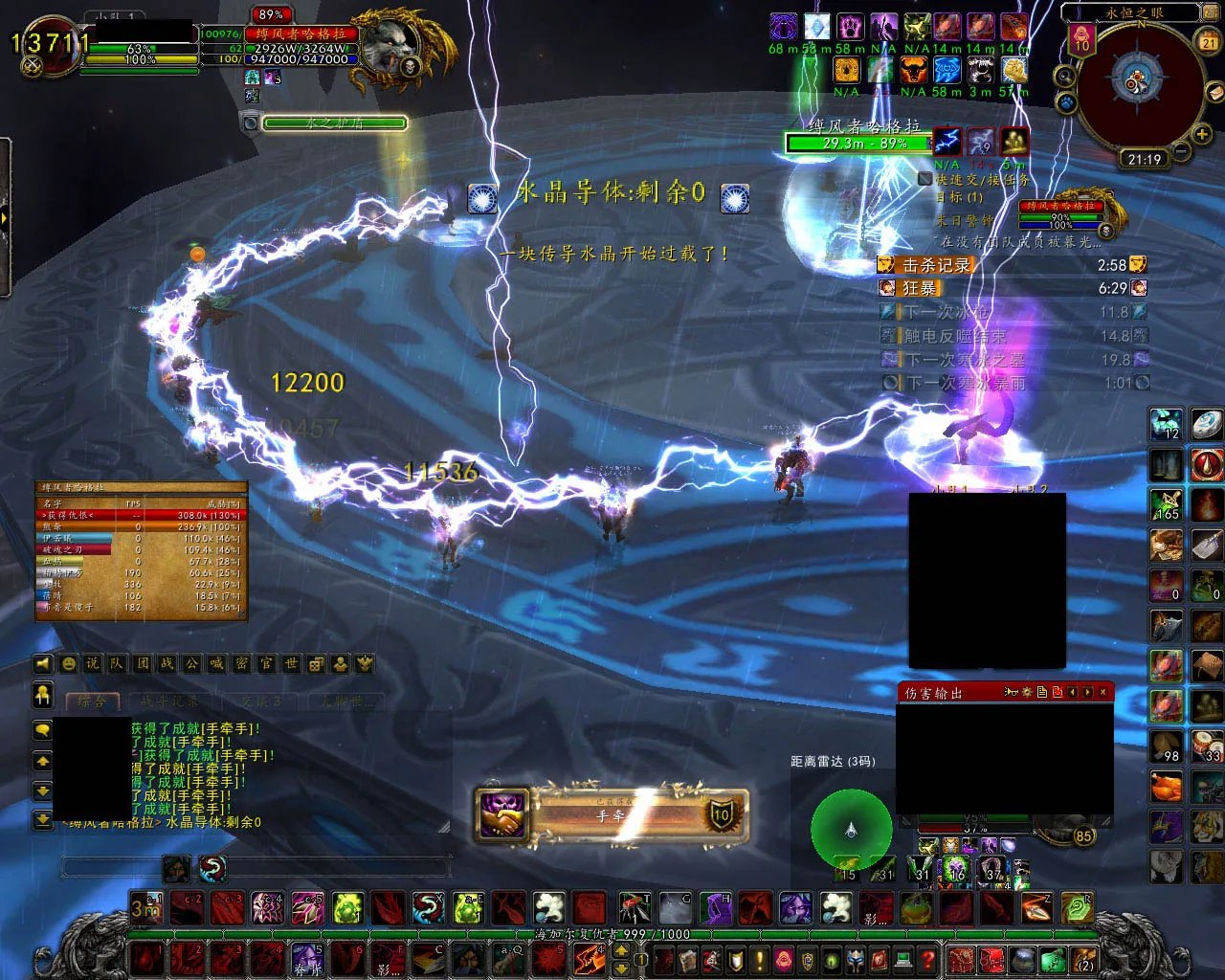Select the 击杀记录 boss timer bar
This screenshot has width=1225, height=980.
1012,265
